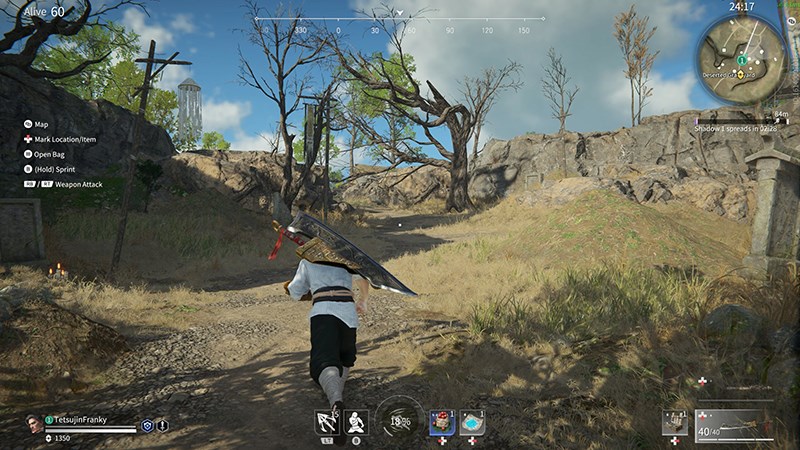Screen dimensions: 800x450
Task: Click TetsujinFranky's character portrait
Action: pos(35,423)
